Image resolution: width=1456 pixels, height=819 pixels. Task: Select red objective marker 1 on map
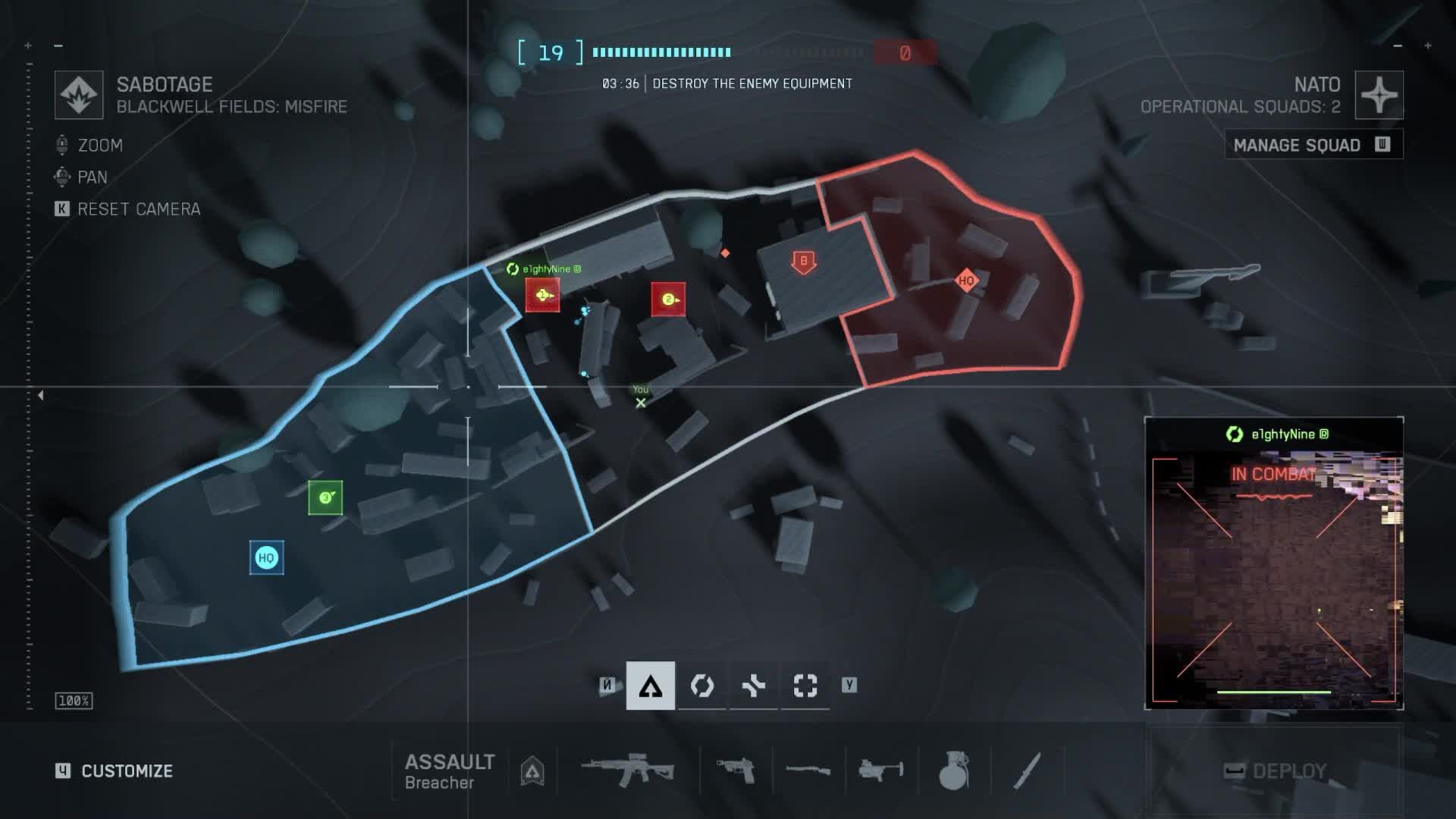[543, 295]
